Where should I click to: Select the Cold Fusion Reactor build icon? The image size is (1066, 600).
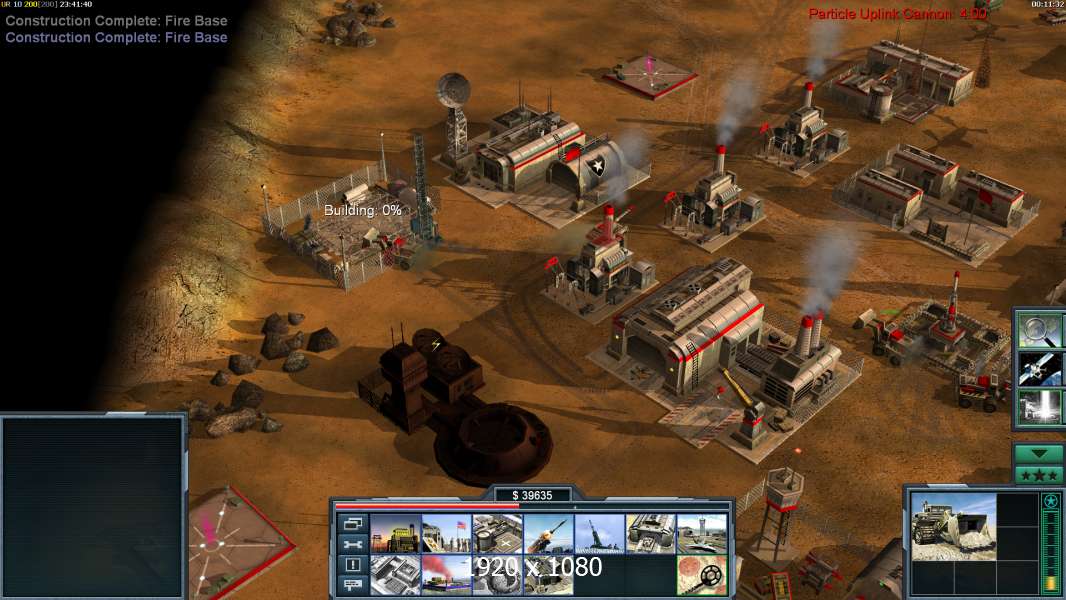coord(395,534)
